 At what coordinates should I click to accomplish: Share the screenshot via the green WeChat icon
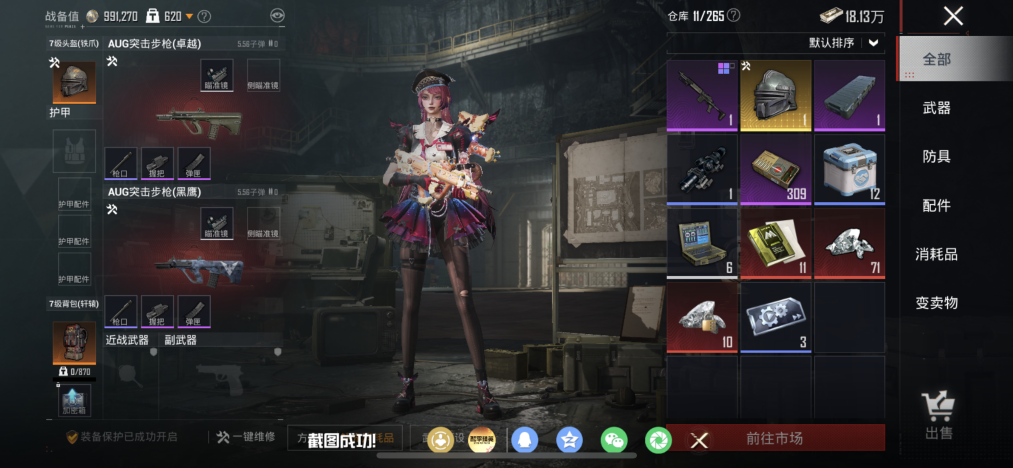(x=613, y=439)
